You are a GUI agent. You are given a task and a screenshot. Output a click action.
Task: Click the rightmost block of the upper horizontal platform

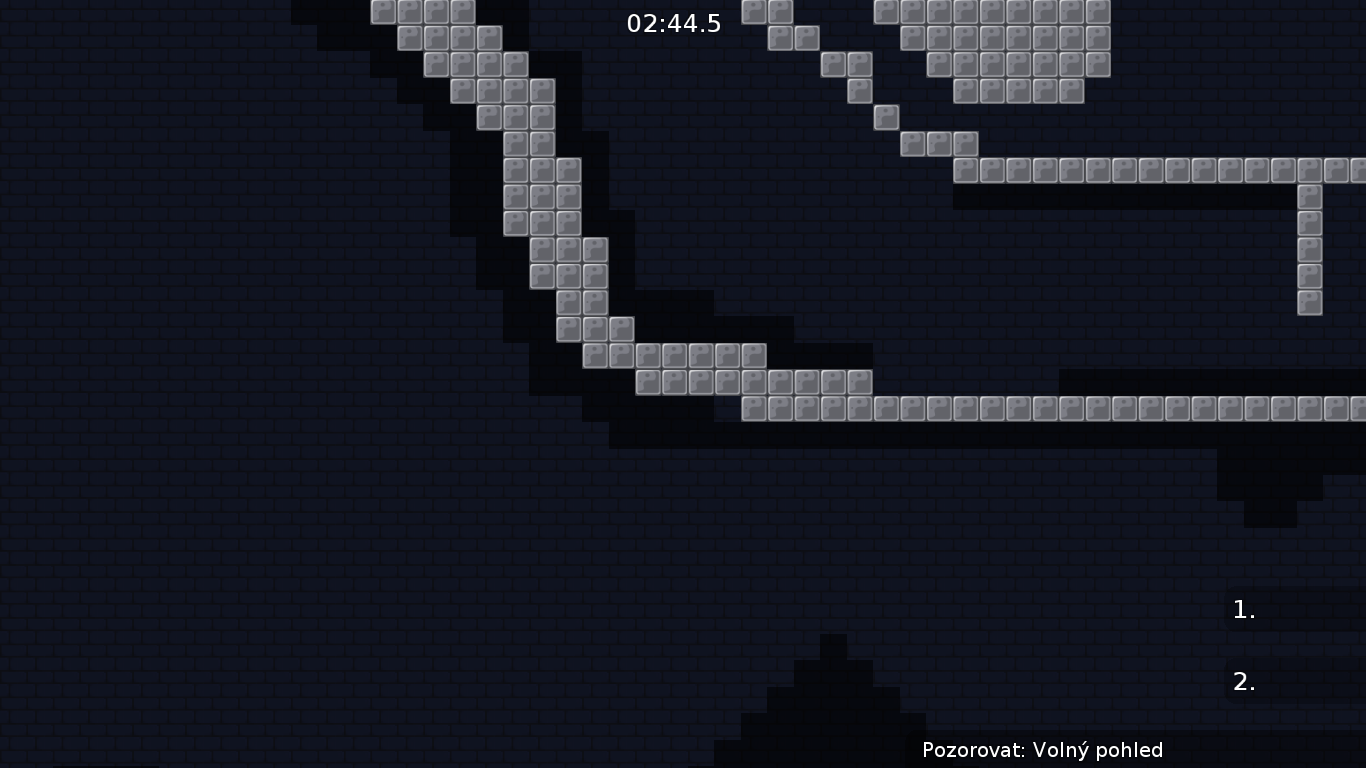pyautogui.click(x=1355, y=171)
